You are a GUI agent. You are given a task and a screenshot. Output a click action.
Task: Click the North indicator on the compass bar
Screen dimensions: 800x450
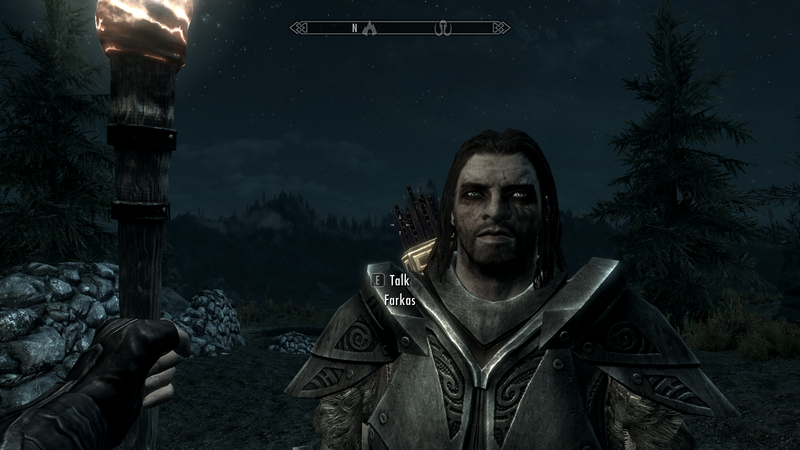coord(354,28)
